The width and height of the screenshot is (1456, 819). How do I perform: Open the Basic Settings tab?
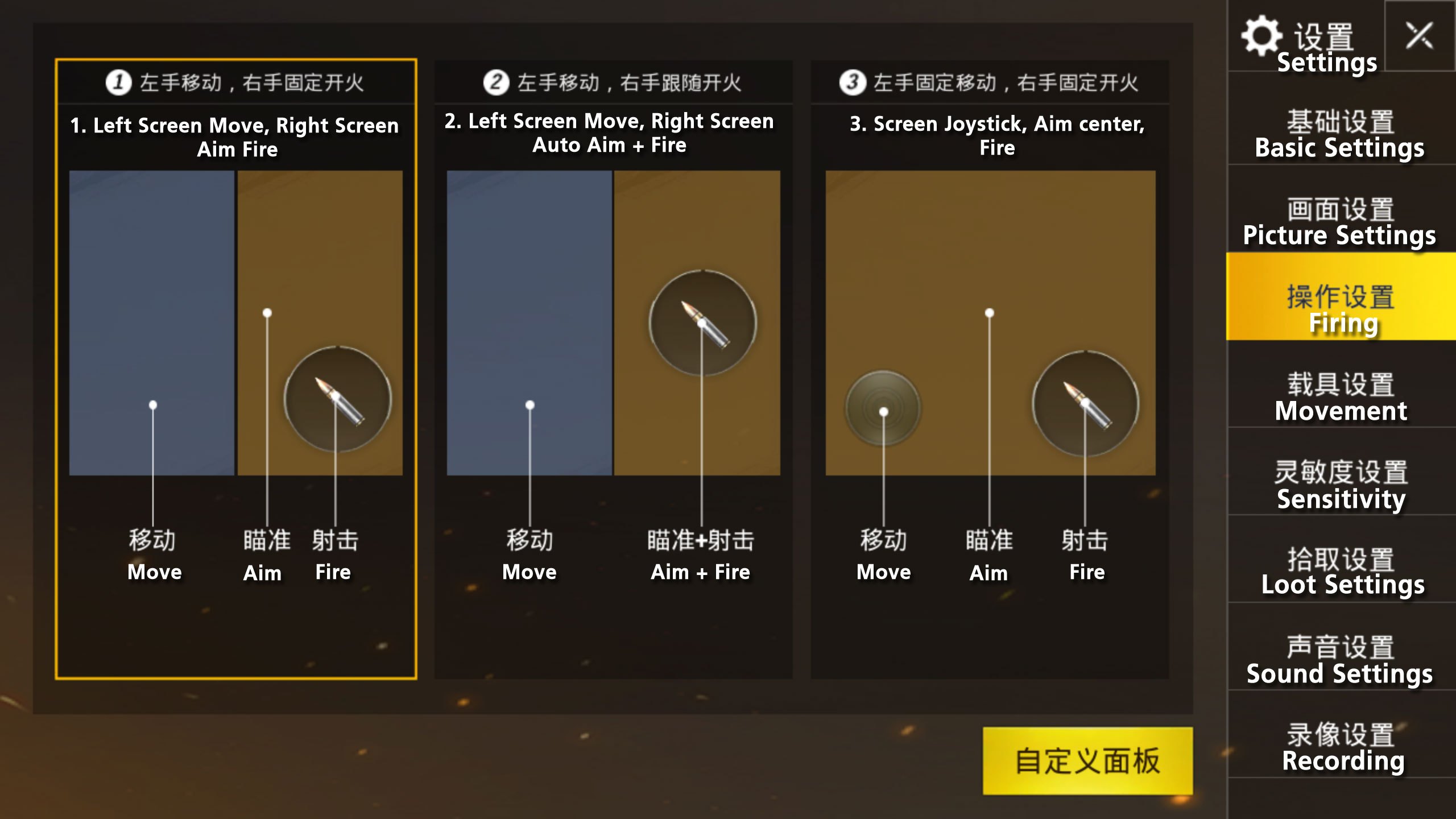pos(1340,134)
